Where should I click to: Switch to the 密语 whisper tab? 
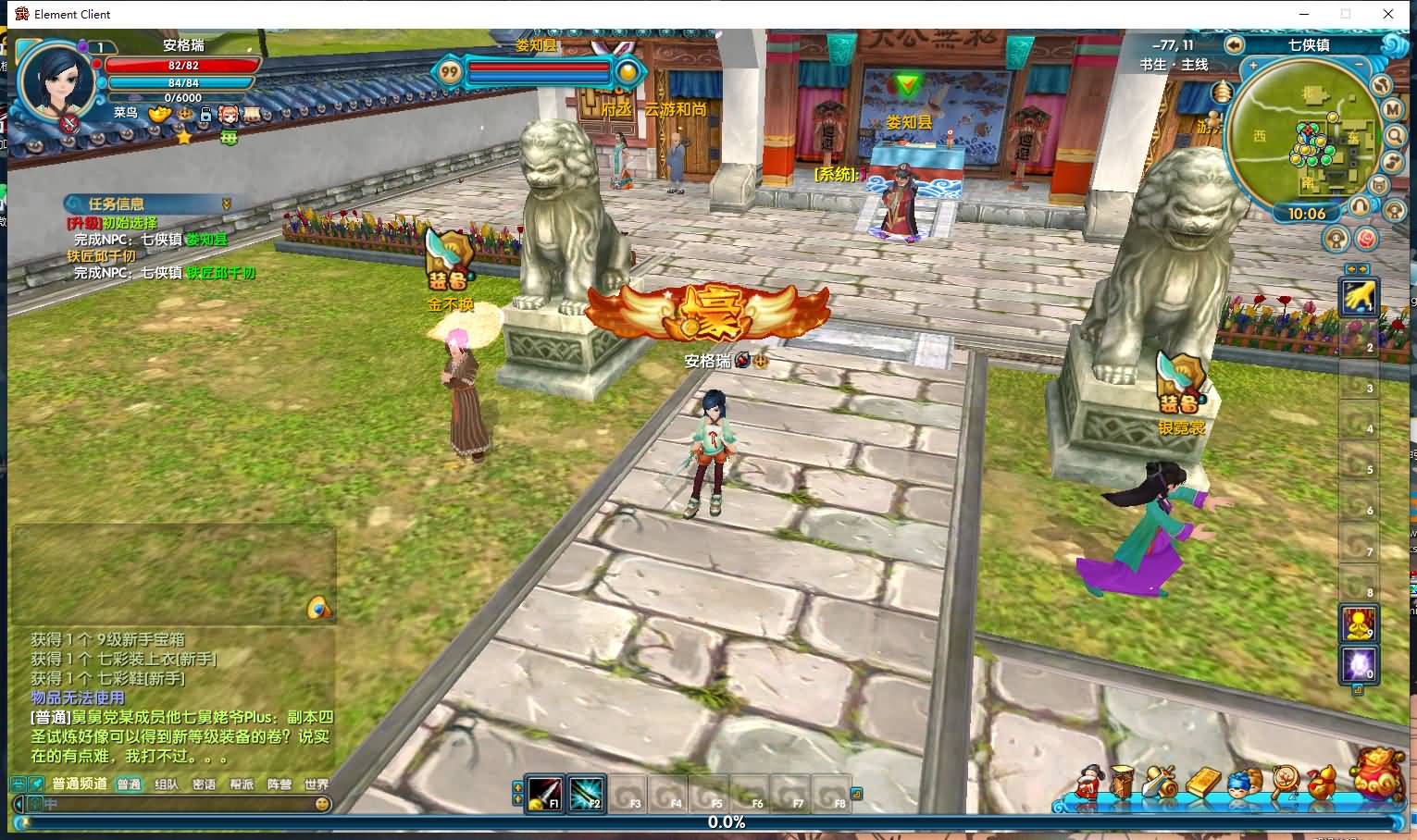coord(204,784)
